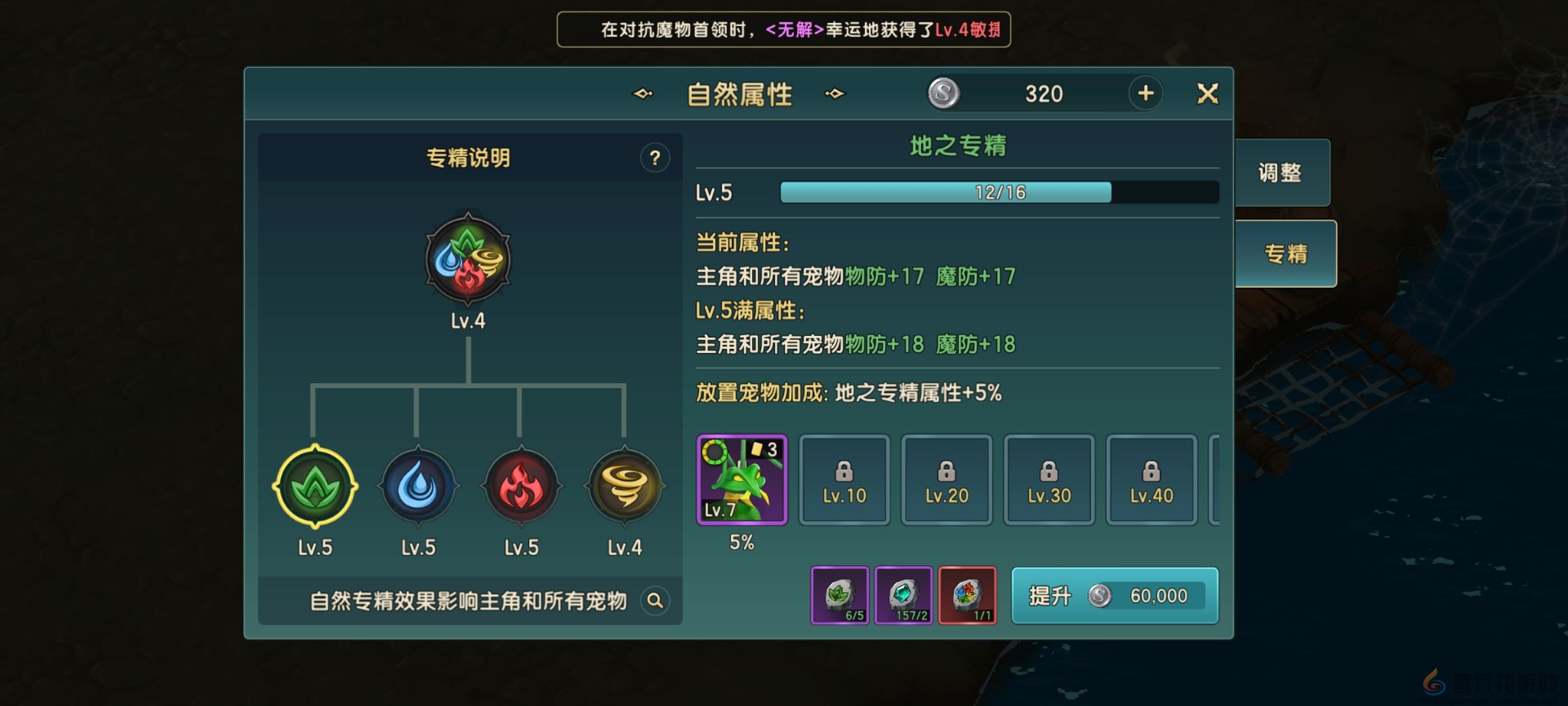The width and height of the screenshot is (1568, 706).
Task: Switch to the 调整 tab
Action: (x=1282, y=172)
